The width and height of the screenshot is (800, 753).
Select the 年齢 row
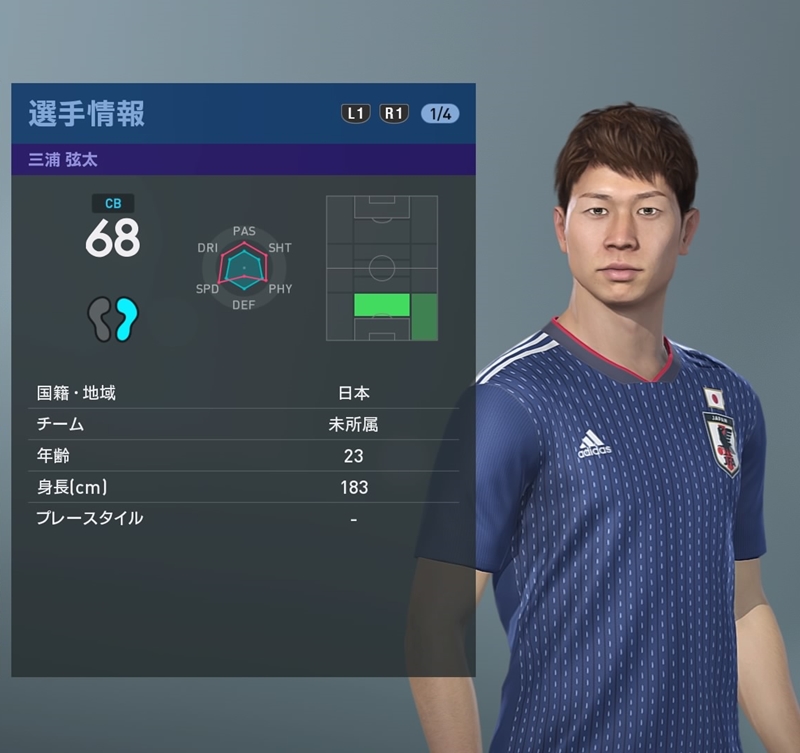click(243, 456)
